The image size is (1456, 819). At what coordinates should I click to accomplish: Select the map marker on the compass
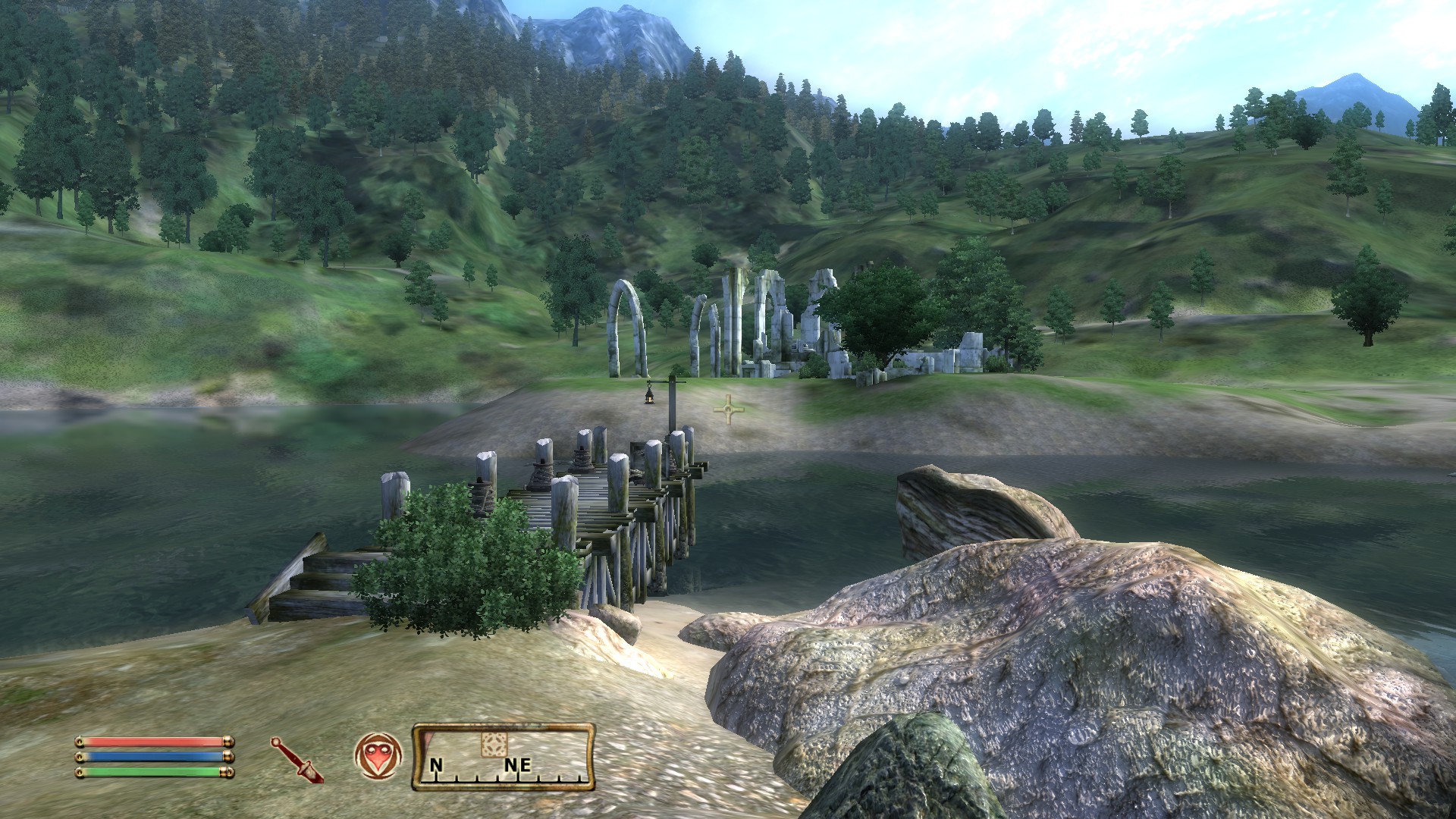click(493, 745)
